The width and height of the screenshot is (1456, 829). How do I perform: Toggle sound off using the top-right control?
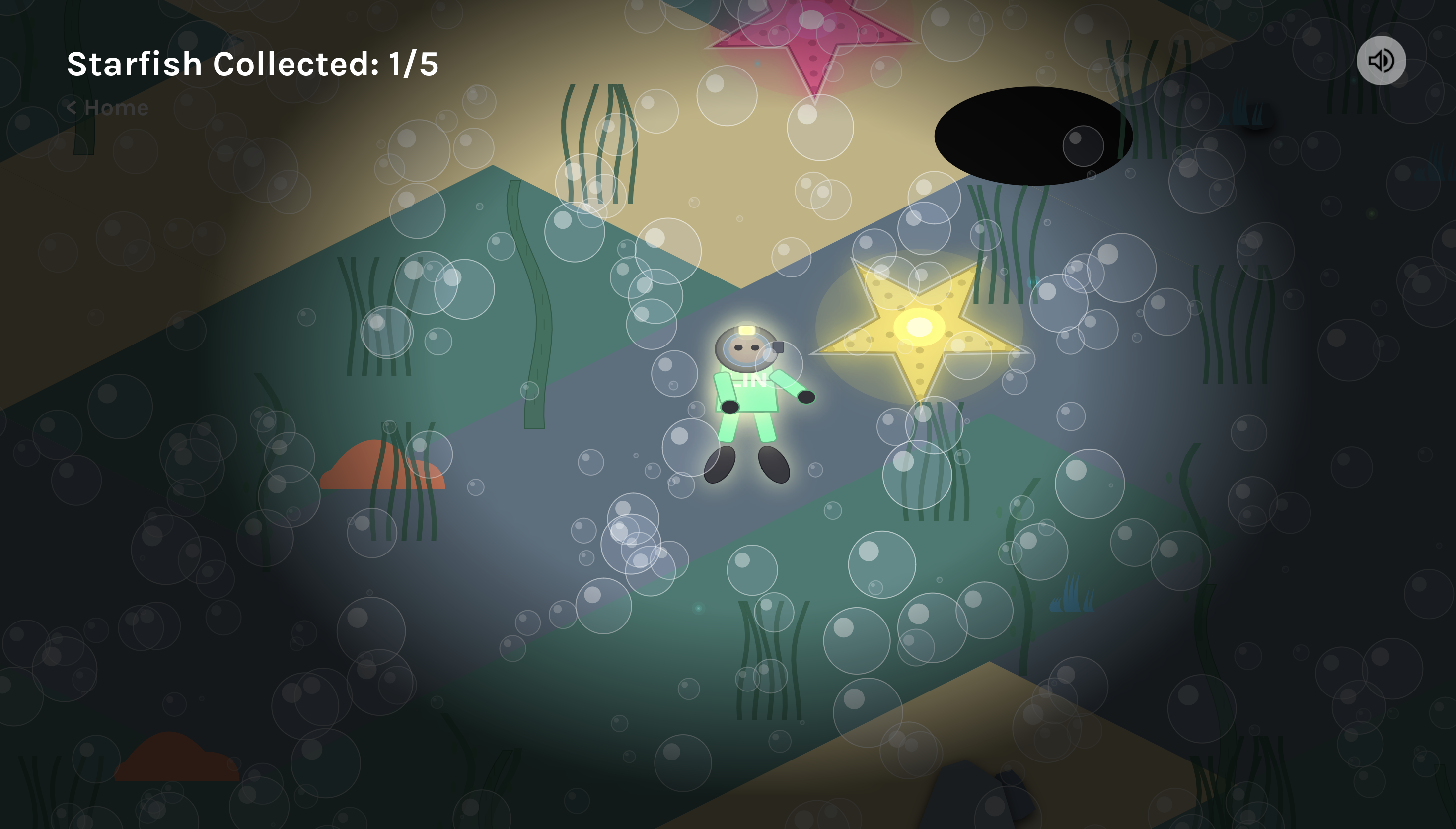coord(1382,61)
